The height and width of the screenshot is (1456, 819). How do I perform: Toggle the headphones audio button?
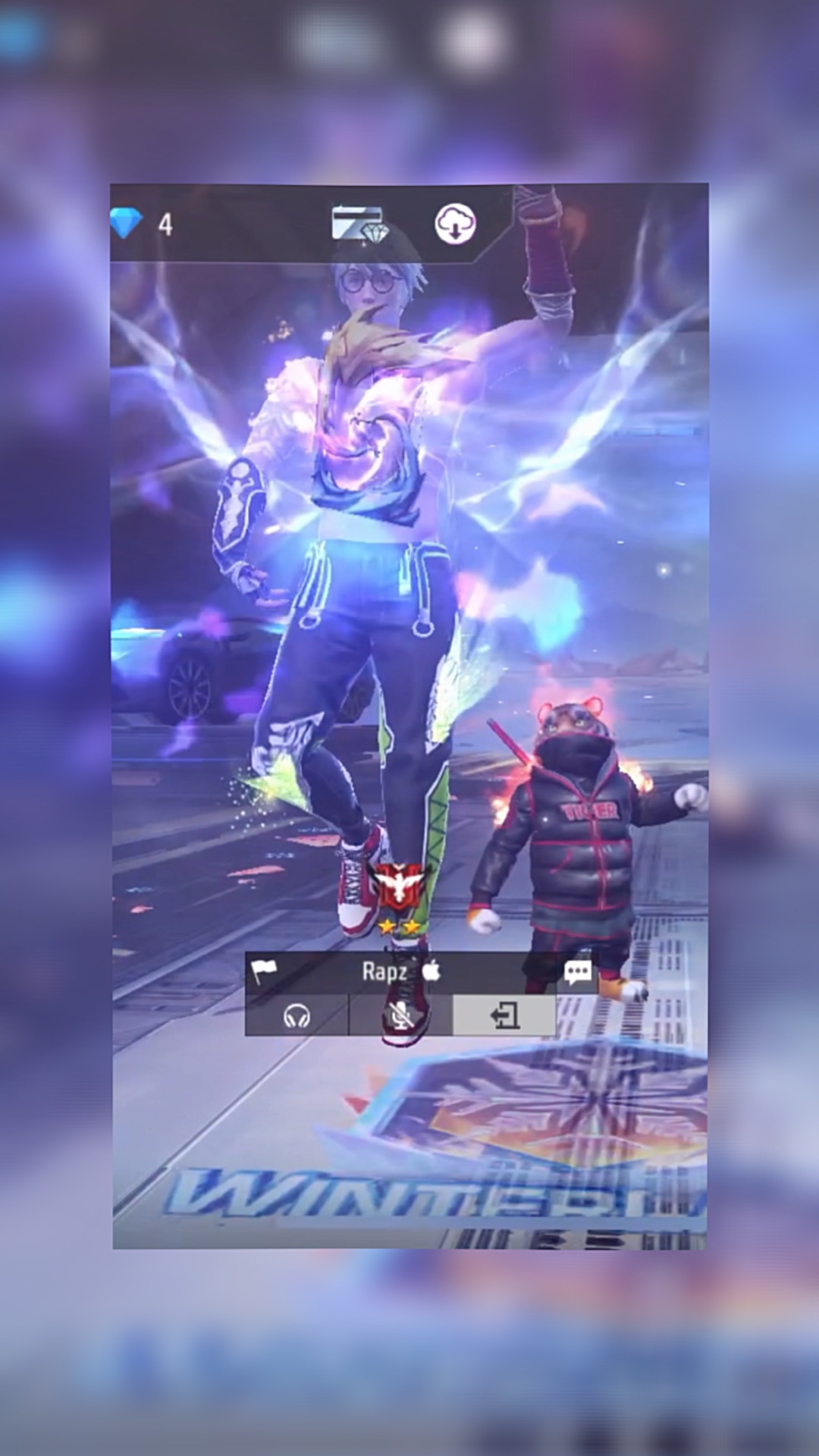point(297,1015)
